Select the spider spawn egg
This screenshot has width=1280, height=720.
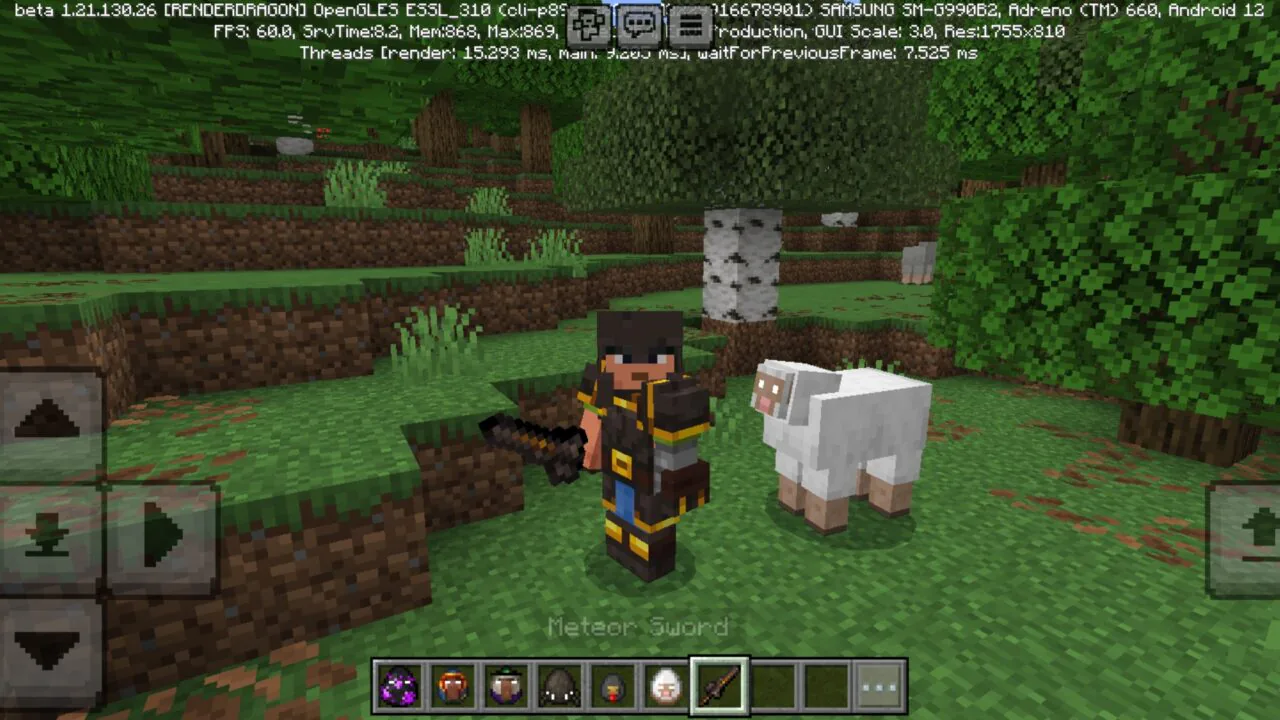click(560, 685)
